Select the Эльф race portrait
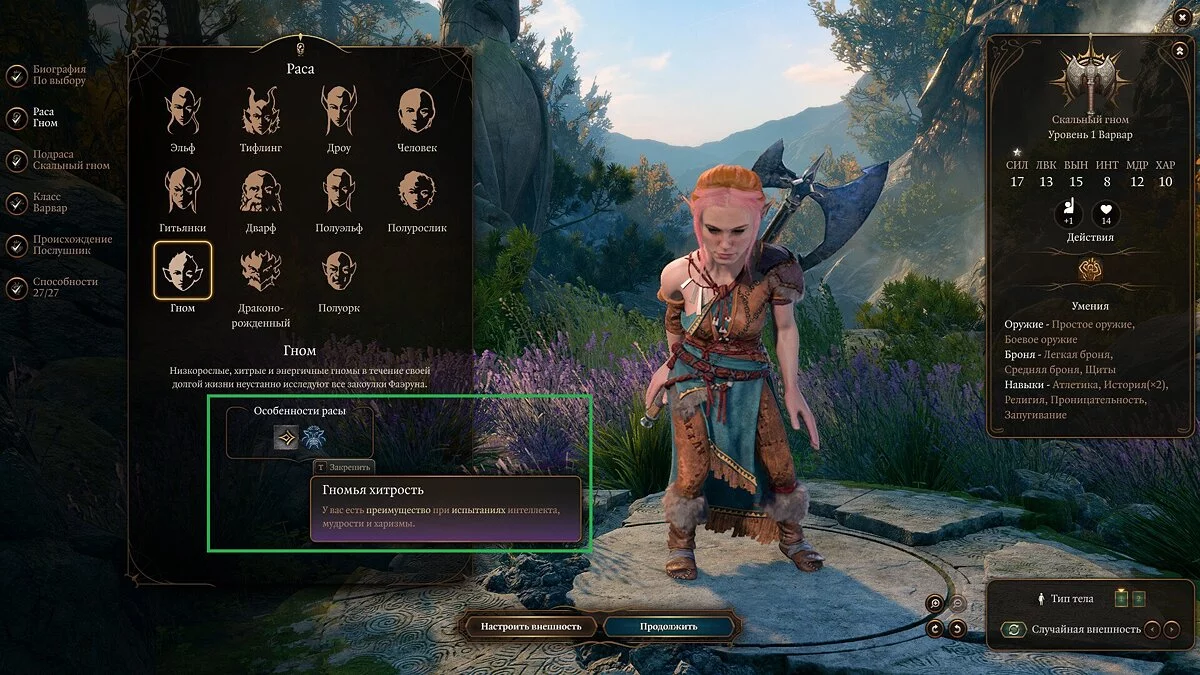Viewport: 1200px width, 675px height. tap(182, 111)
